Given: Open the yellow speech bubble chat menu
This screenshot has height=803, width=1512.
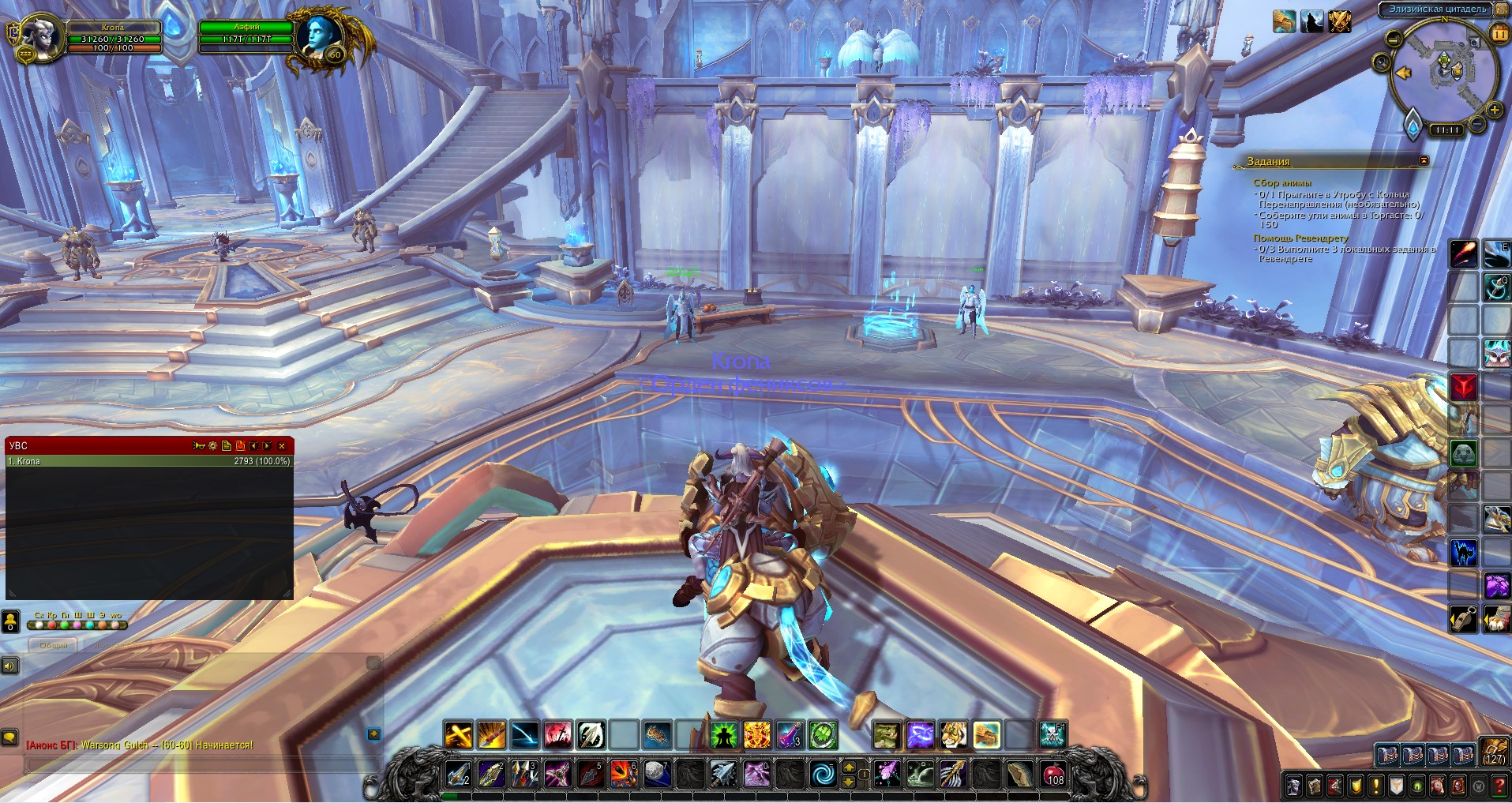Looking at the screenshot, I should pos(9,737).
